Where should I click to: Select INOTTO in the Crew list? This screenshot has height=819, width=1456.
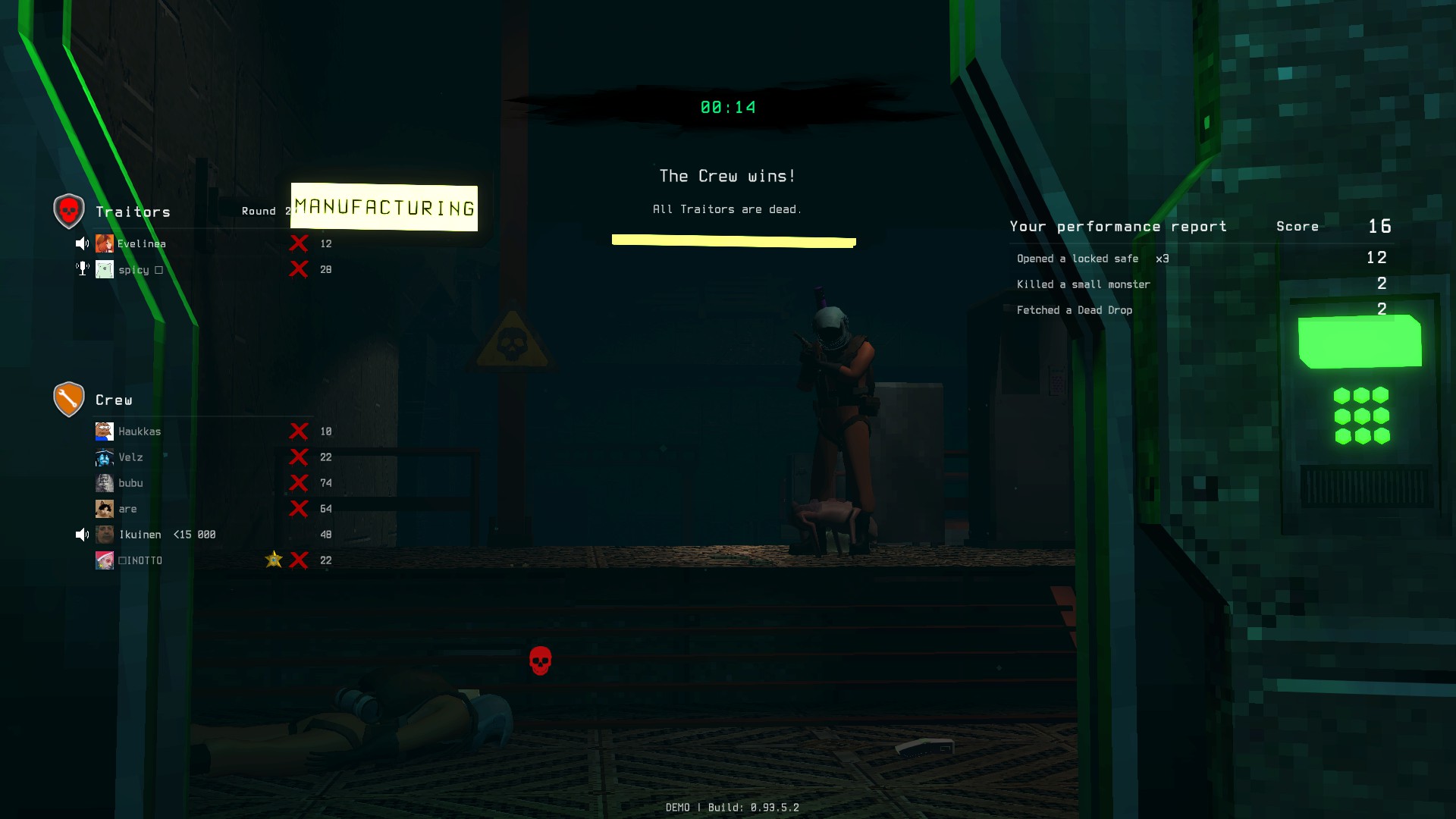pyautogui.click(x=141, y=560)
